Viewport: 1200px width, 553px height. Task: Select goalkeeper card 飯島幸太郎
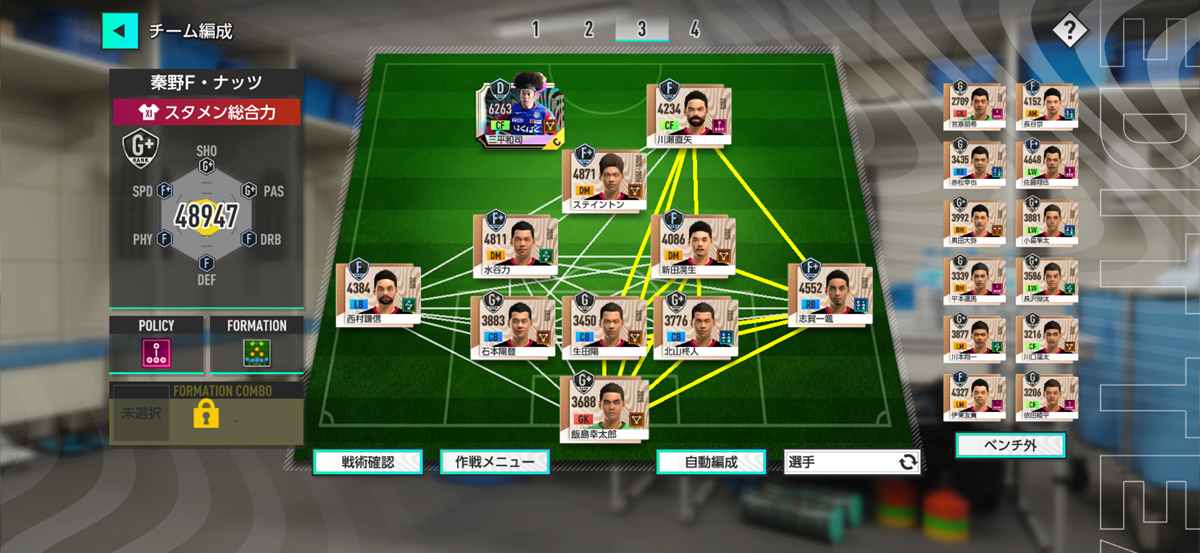(x=604, y=406)
